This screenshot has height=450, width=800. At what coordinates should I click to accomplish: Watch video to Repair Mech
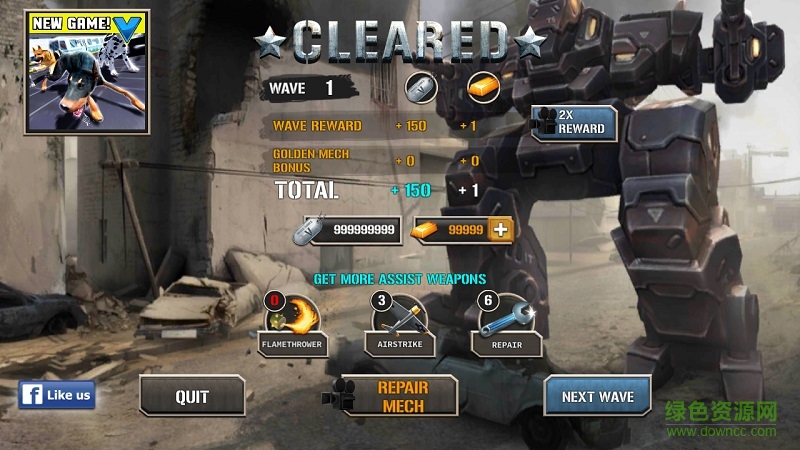(x=400, y=396)
